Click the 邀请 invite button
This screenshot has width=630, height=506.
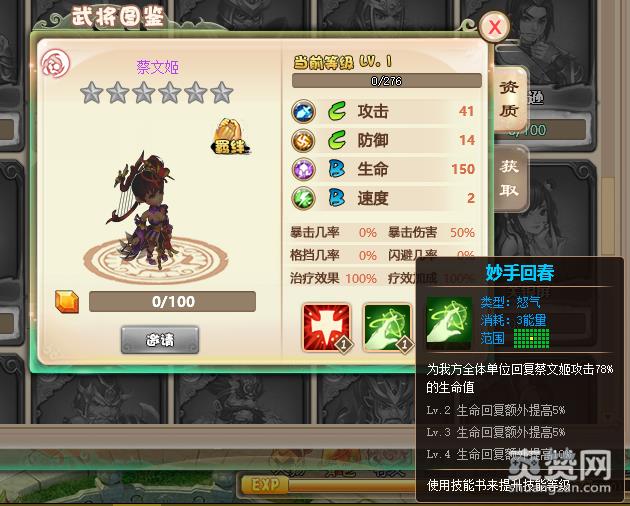160,339
